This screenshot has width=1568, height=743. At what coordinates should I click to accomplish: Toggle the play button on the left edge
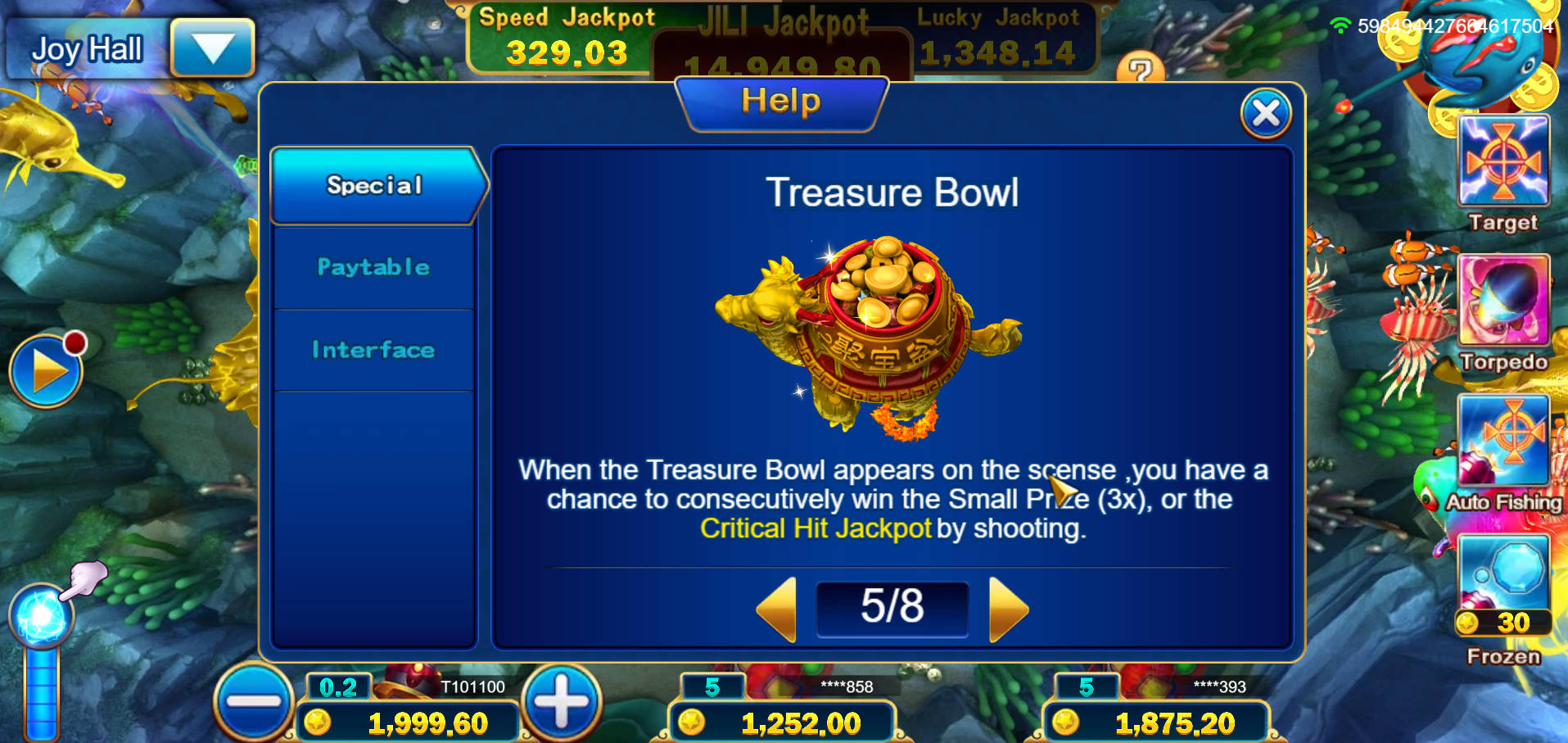[x=47, y=370]
